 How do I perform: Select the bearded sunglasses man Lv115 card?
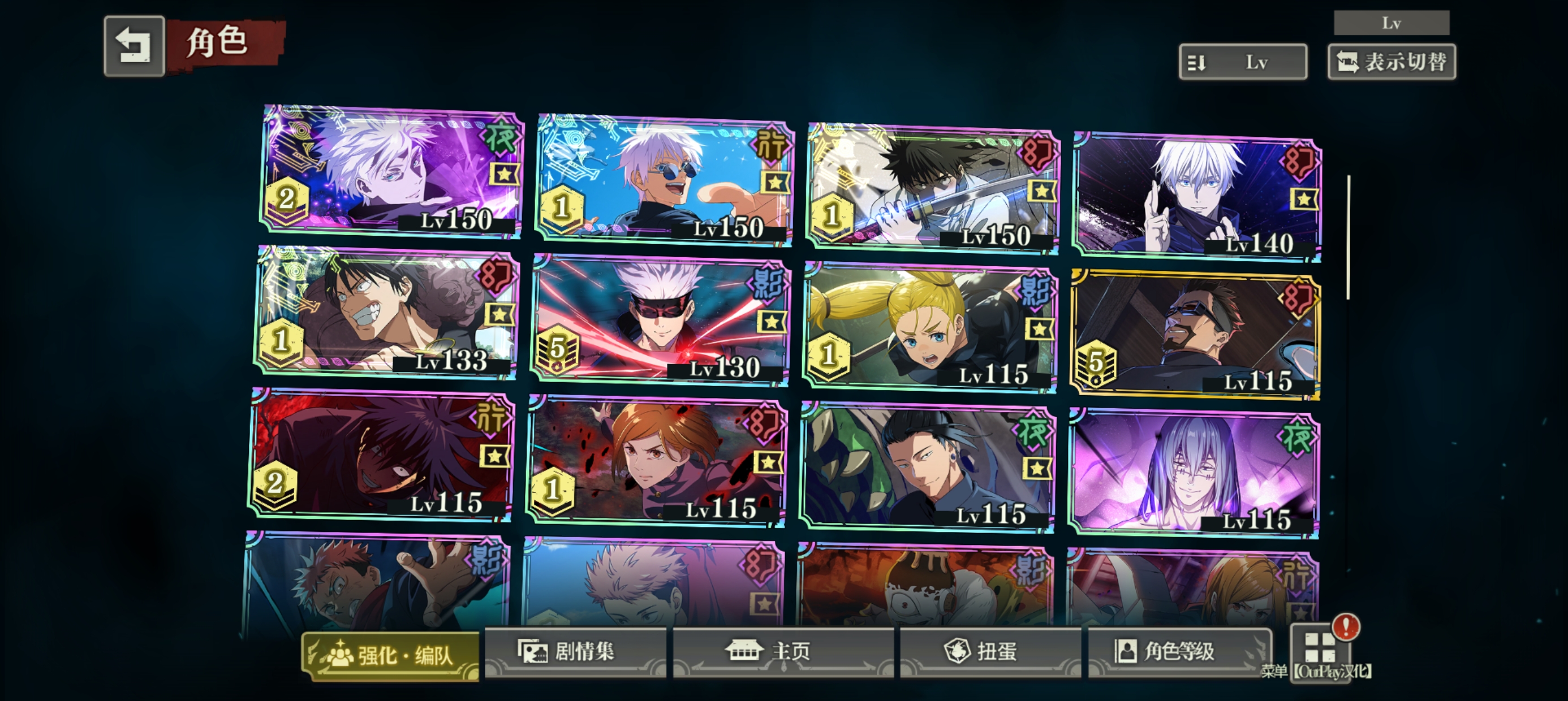tap(1195, 335)
